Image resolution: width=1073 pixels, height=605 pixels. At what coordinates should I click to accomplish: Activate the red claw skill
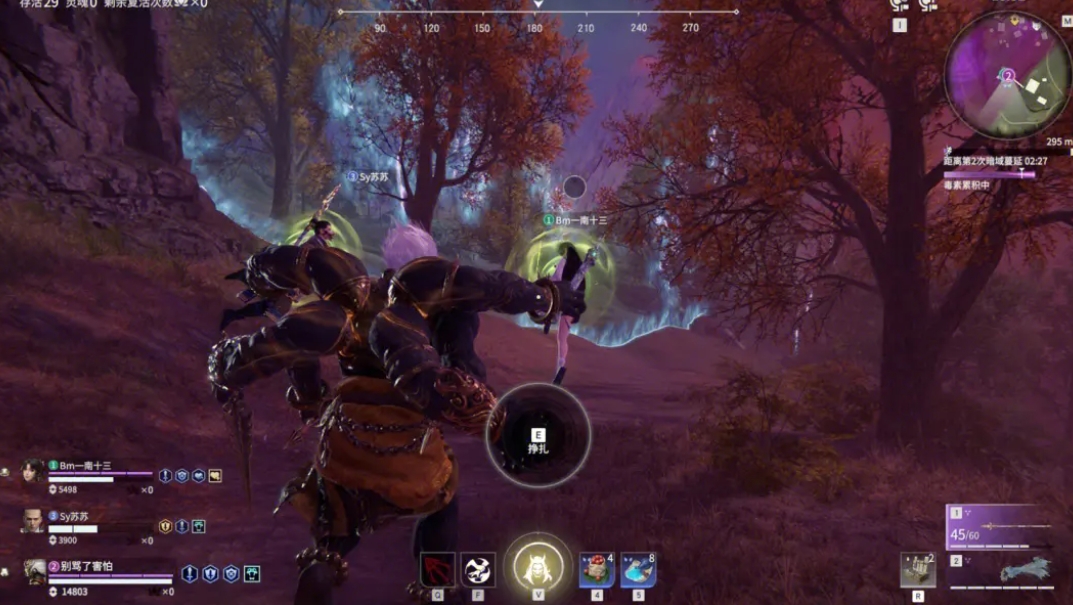click(x=437, y=570)
